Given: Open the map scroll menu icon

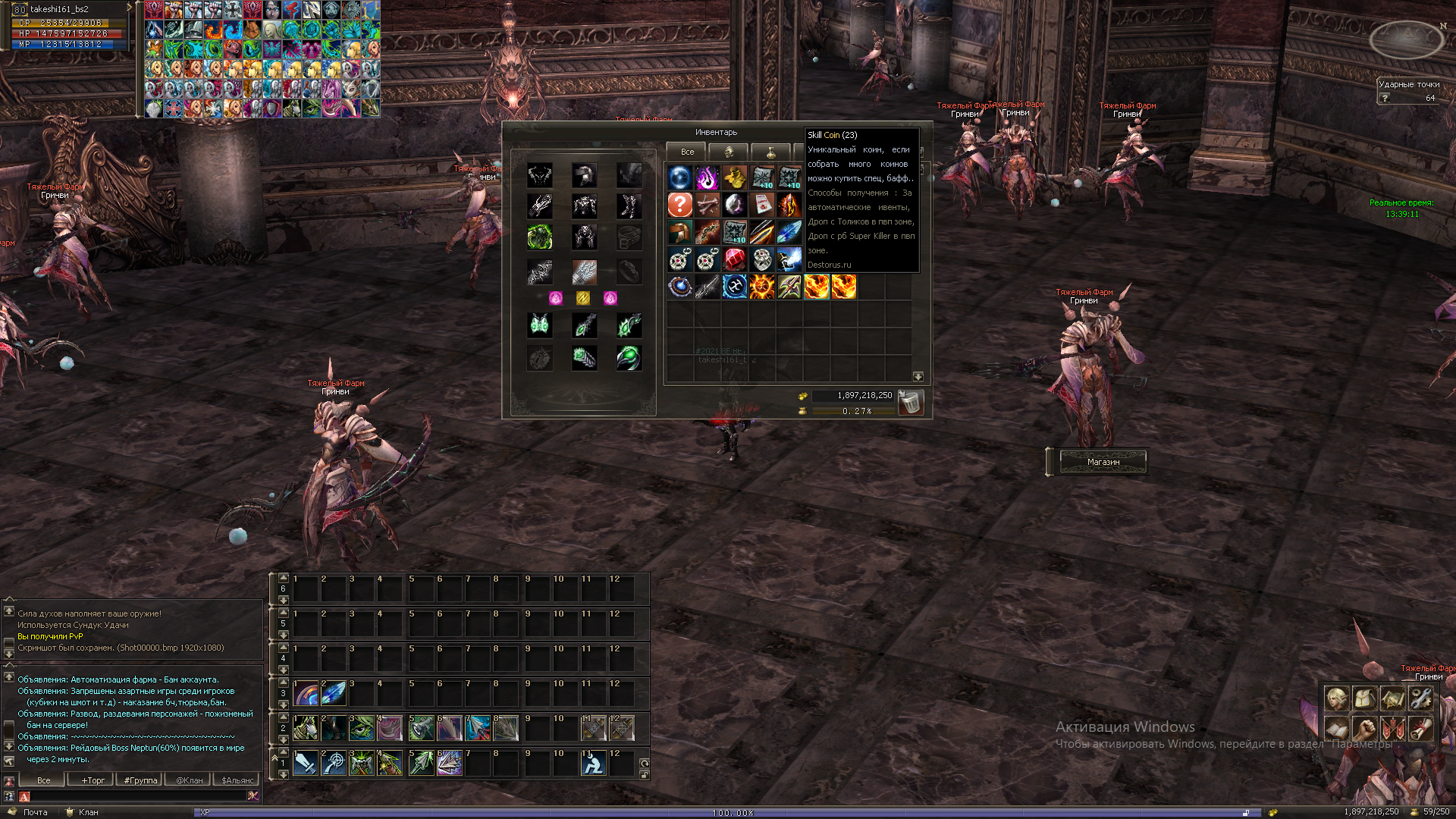Looking at the screenshot, I should 1392,698.
